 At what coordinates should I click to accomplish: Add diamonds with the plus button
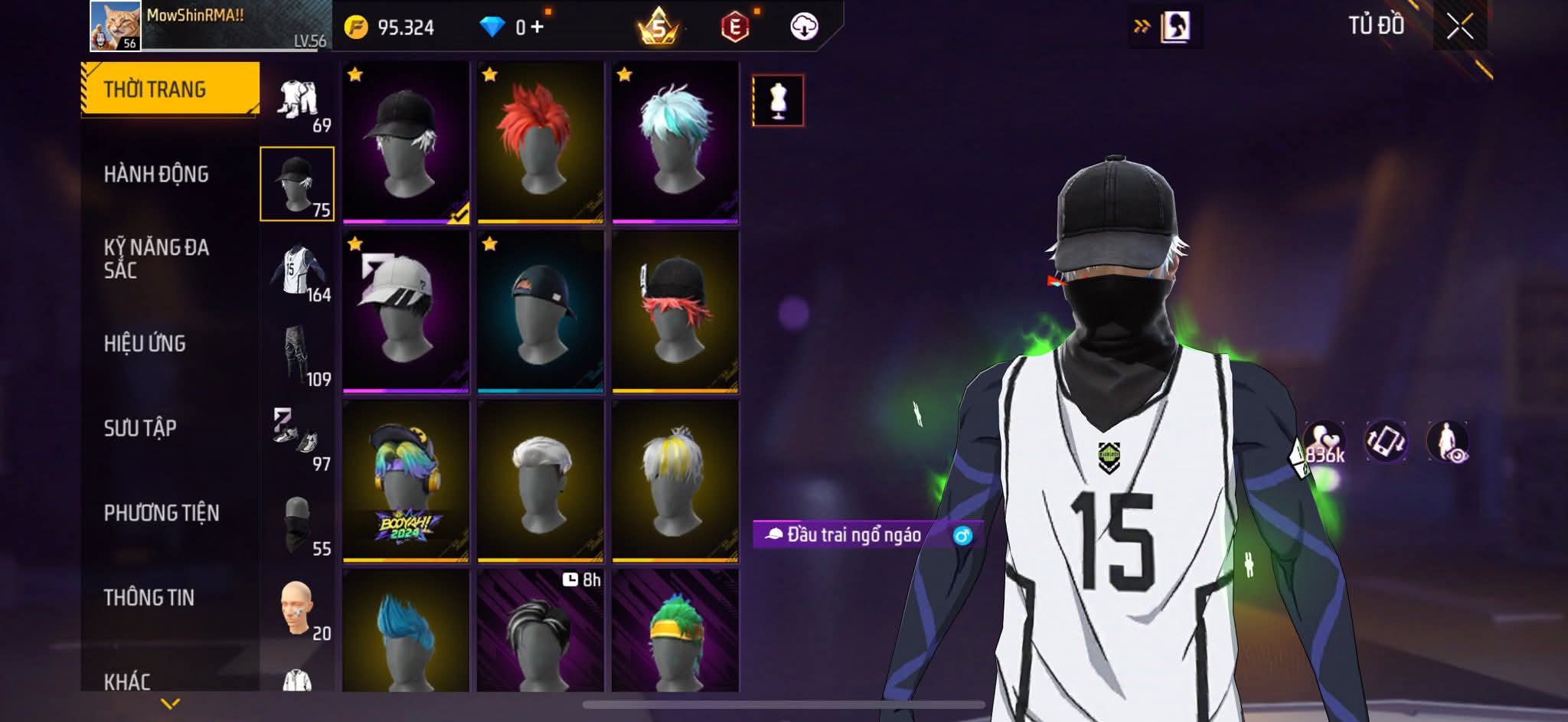tap(537, 27)
